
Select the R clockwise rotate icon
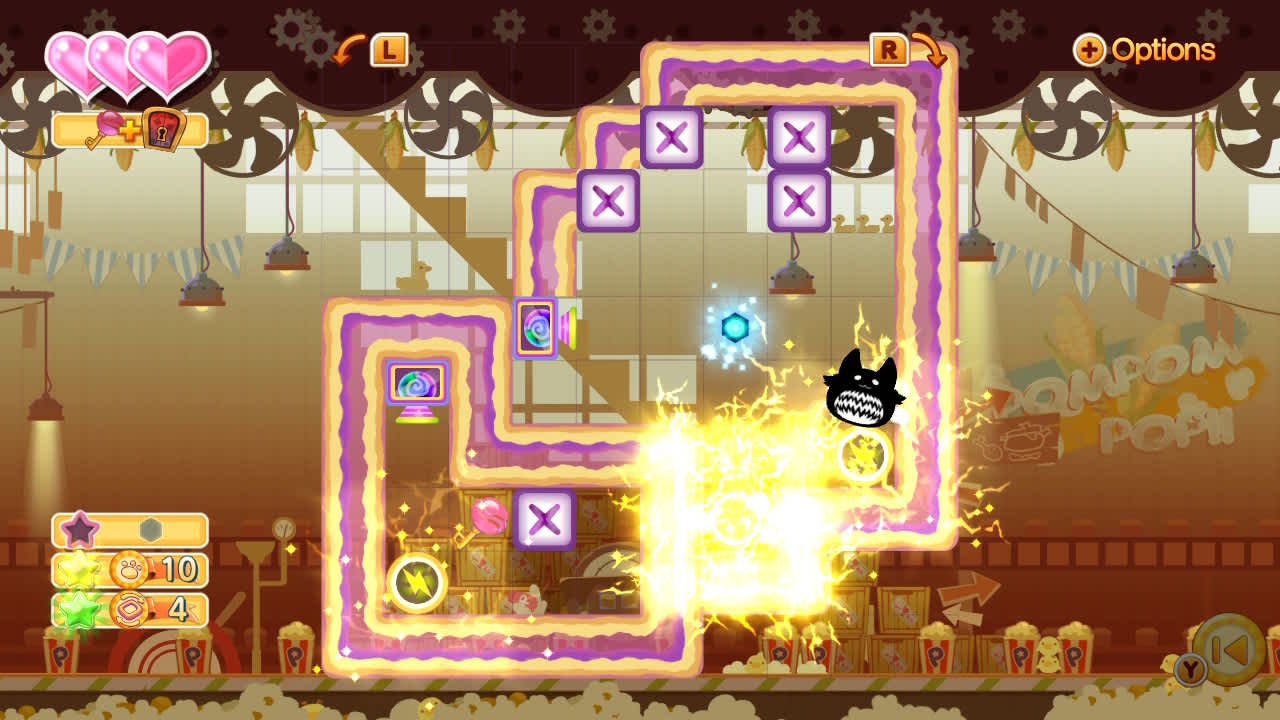pos(889,50)
